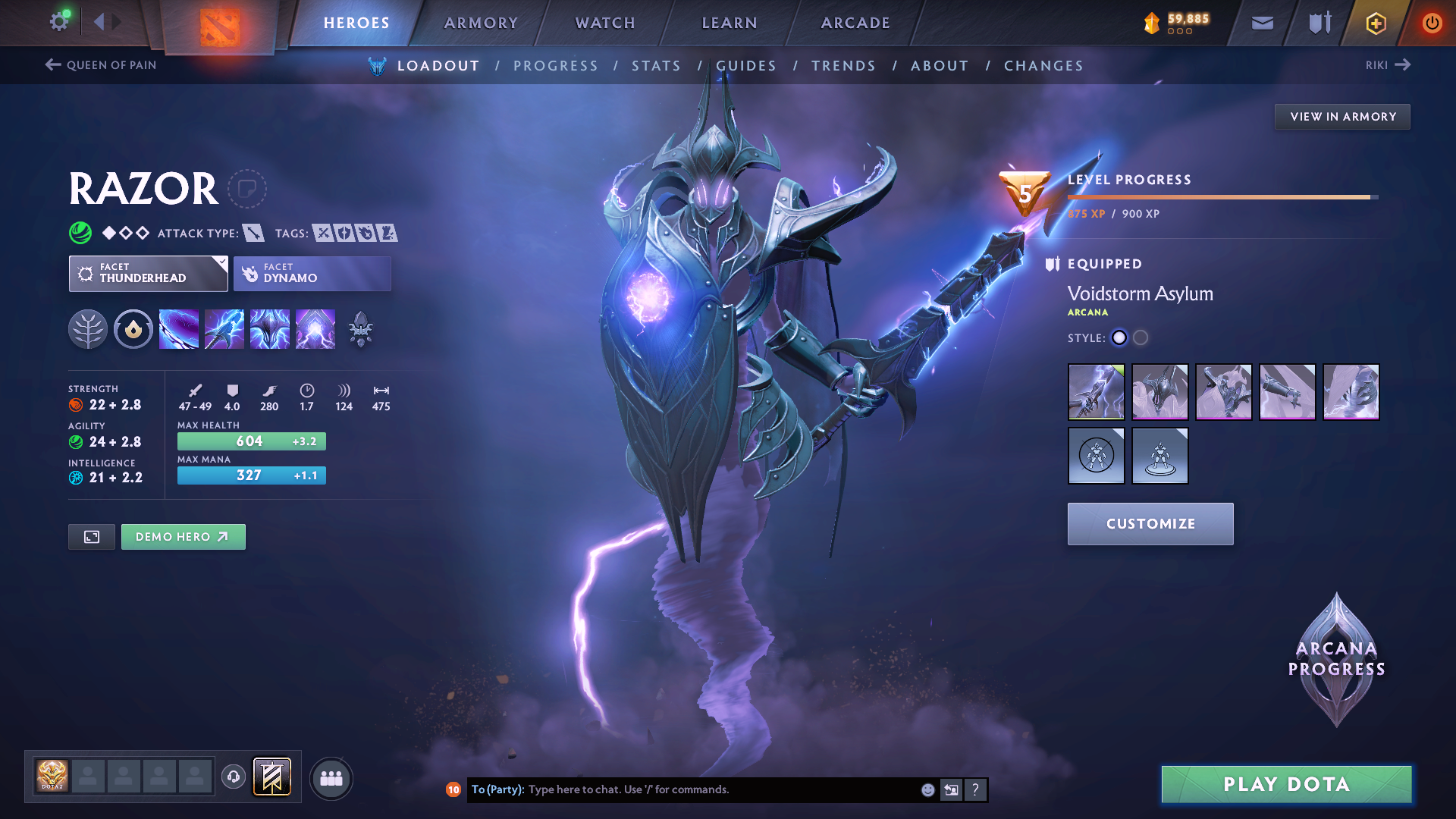The height and width of the screenshot is (819, 1456).
Task: Choose the Thunderhead facet
Action: [x=148, y=274]
